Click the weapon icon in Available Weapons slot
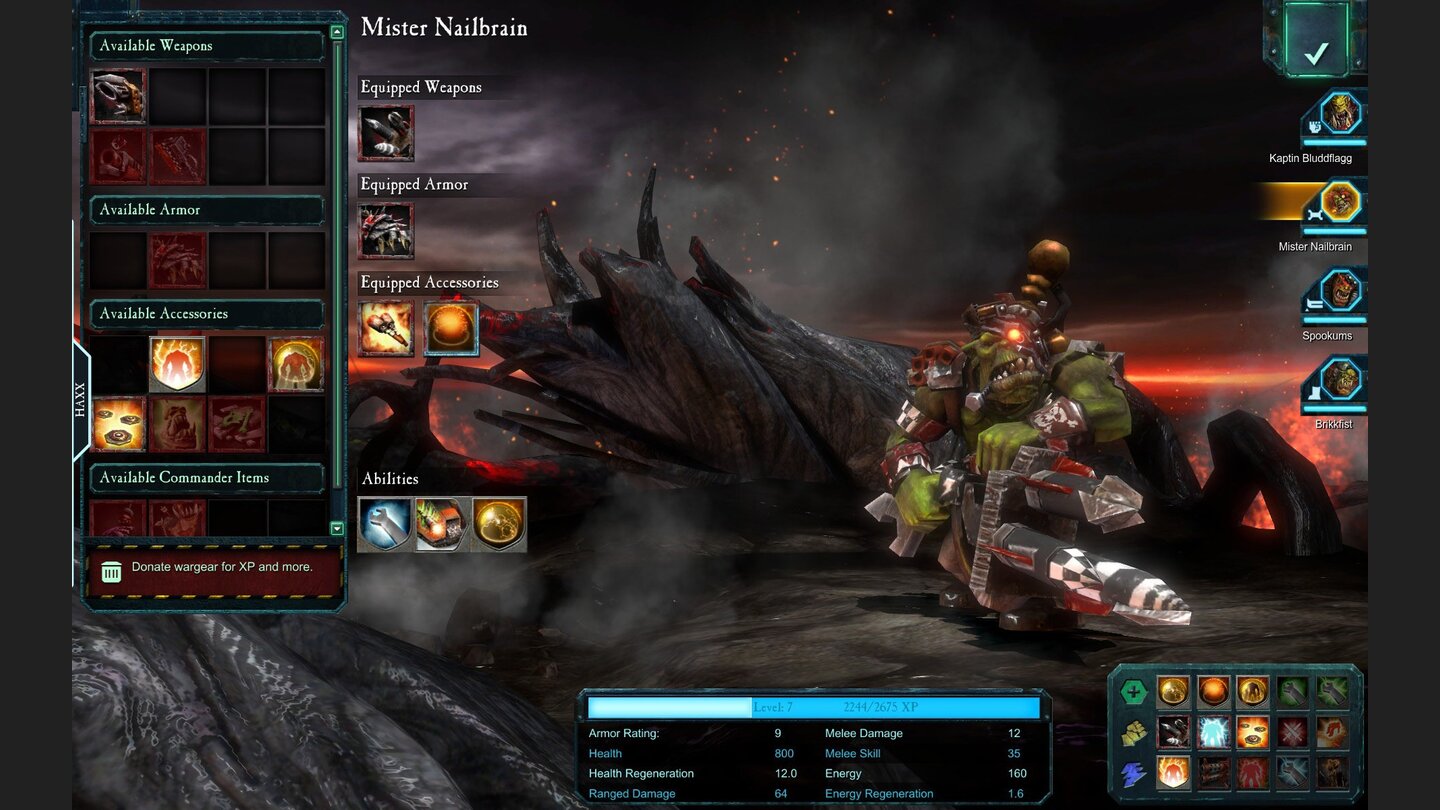 coord(117,98)
